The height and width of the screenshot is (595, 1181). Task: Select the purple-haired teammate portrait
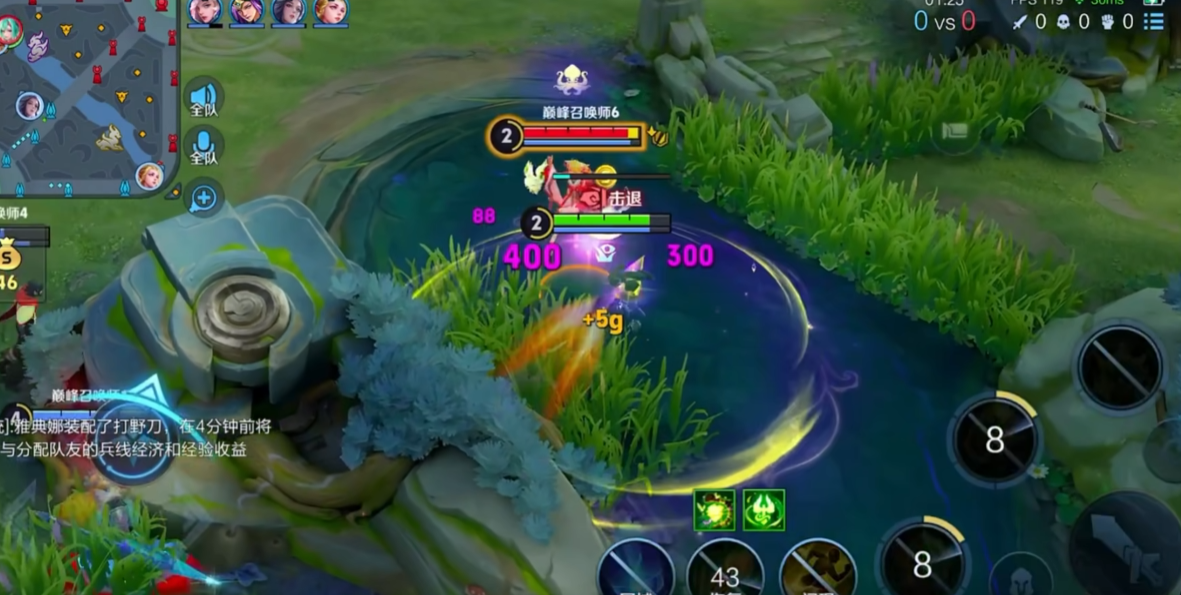pos(246,11)
